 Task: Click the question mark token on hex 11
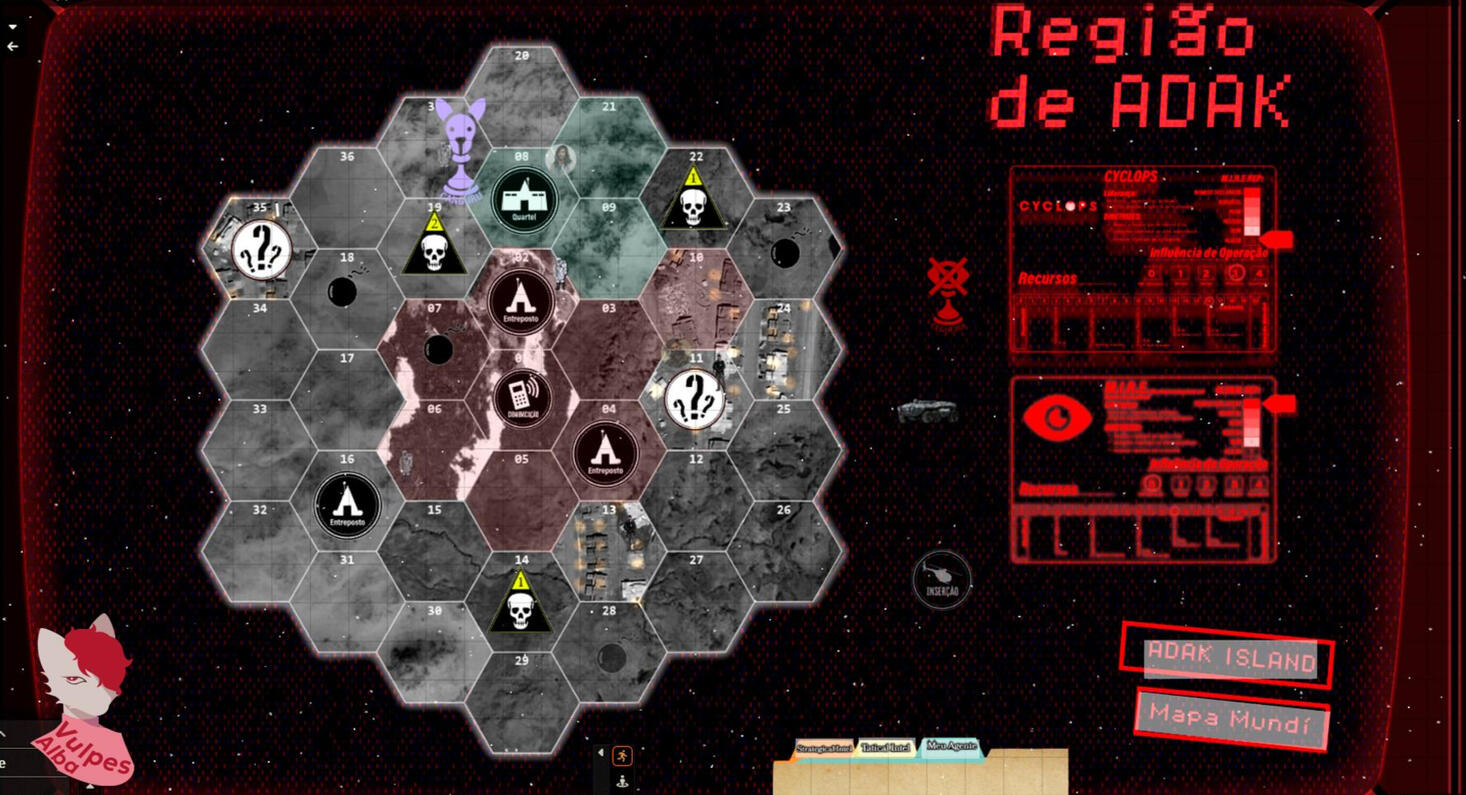point(694,397)
